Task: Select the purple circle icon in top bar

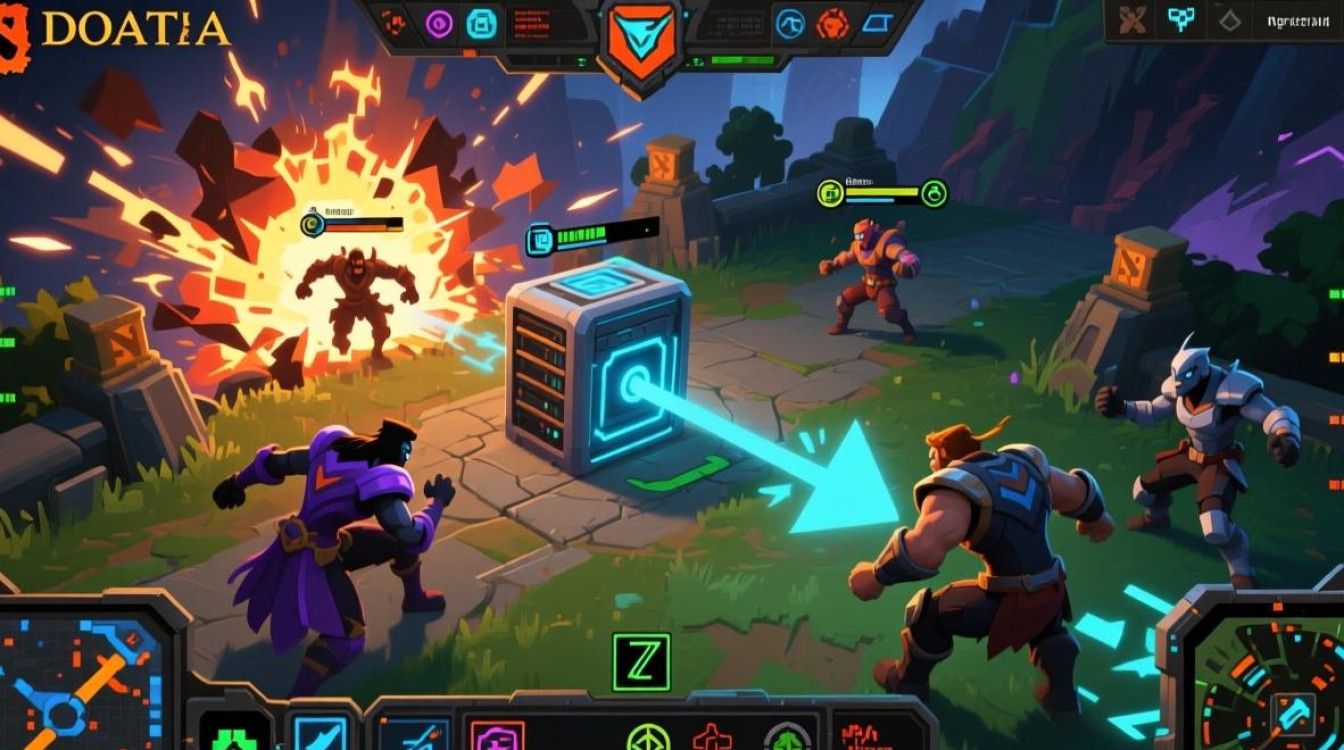Action: 438,24
